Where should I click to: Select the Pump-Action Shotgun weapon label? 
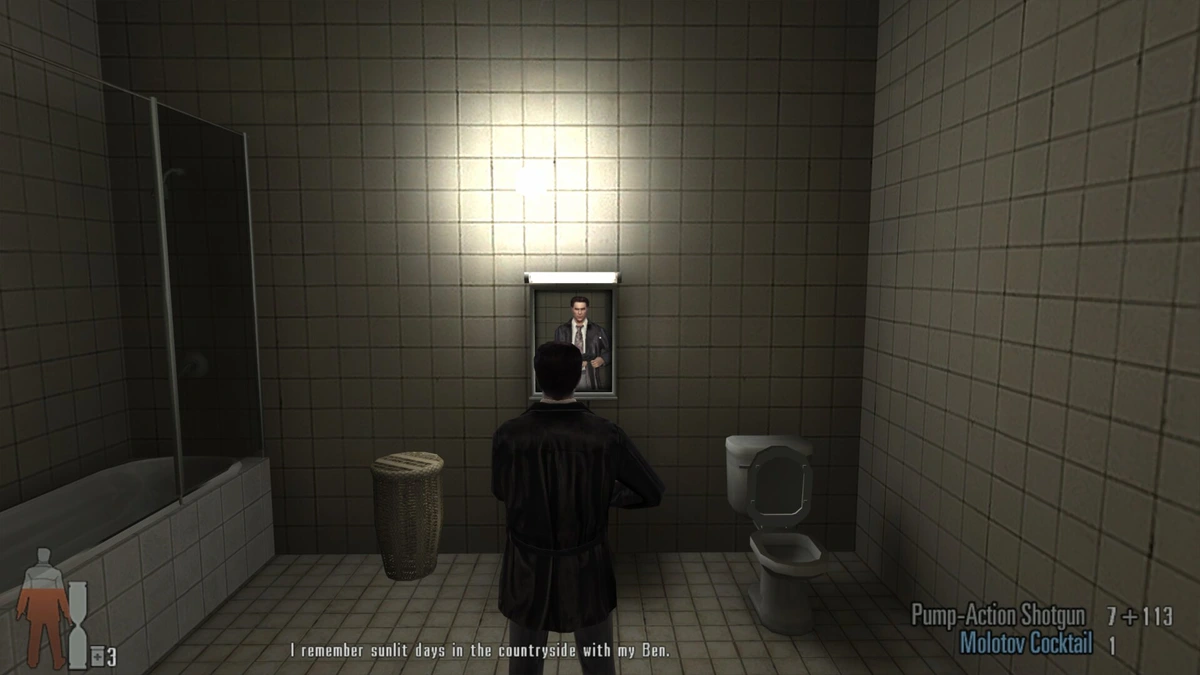point(1002,615)
